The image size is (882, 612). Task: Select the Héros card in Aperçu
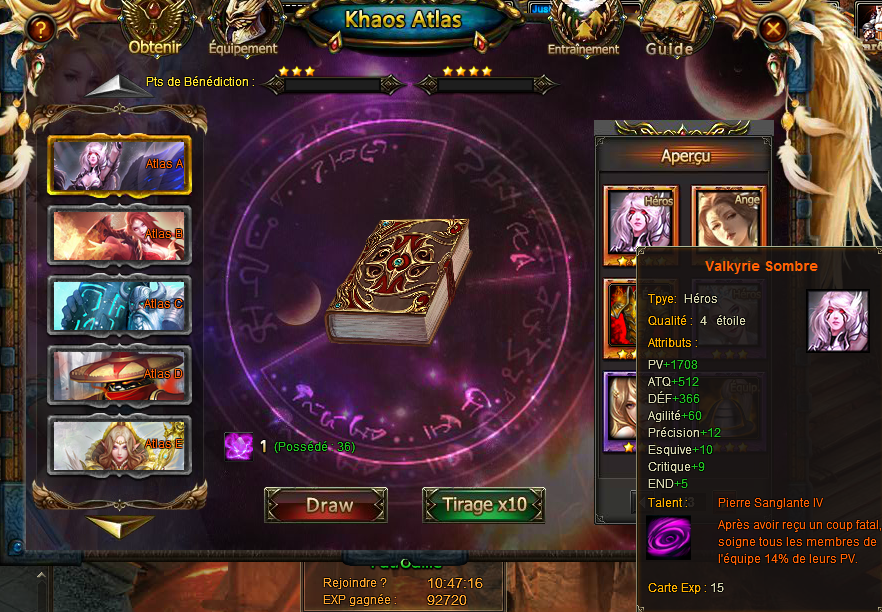641,221
